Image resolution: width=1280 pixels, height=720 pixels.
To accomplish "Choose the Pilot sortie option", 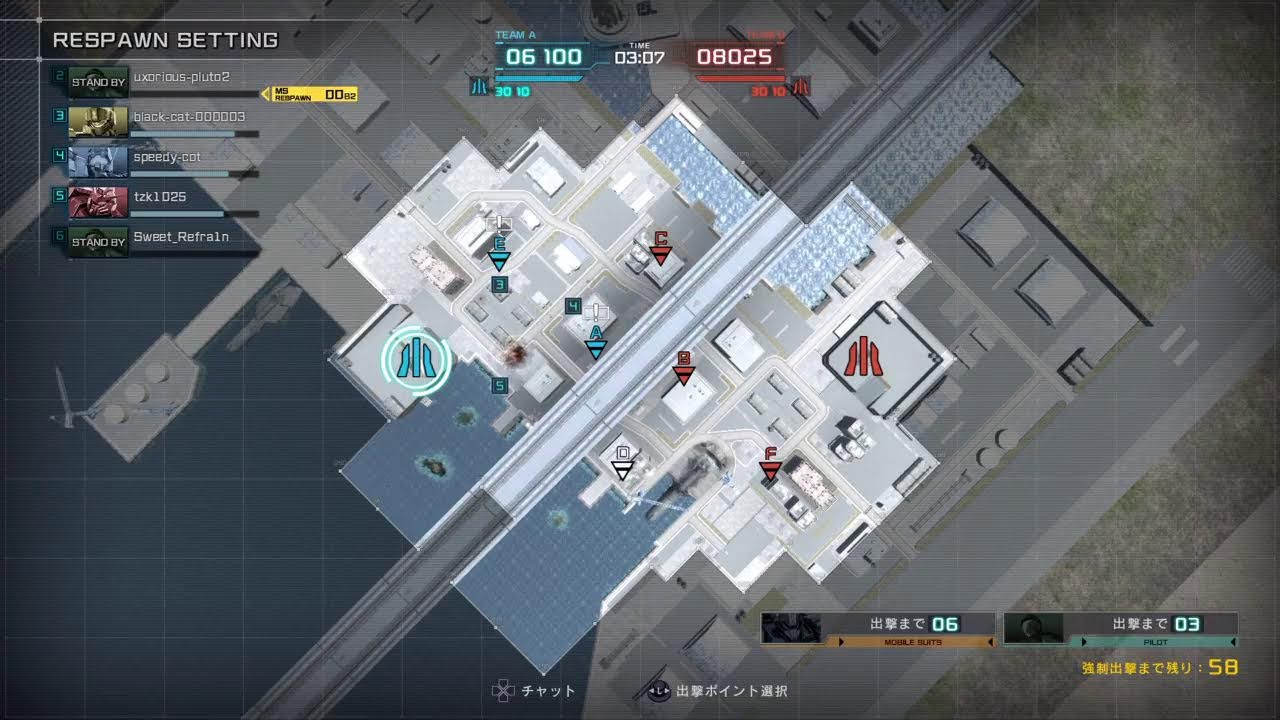I will coord(1120,628).
